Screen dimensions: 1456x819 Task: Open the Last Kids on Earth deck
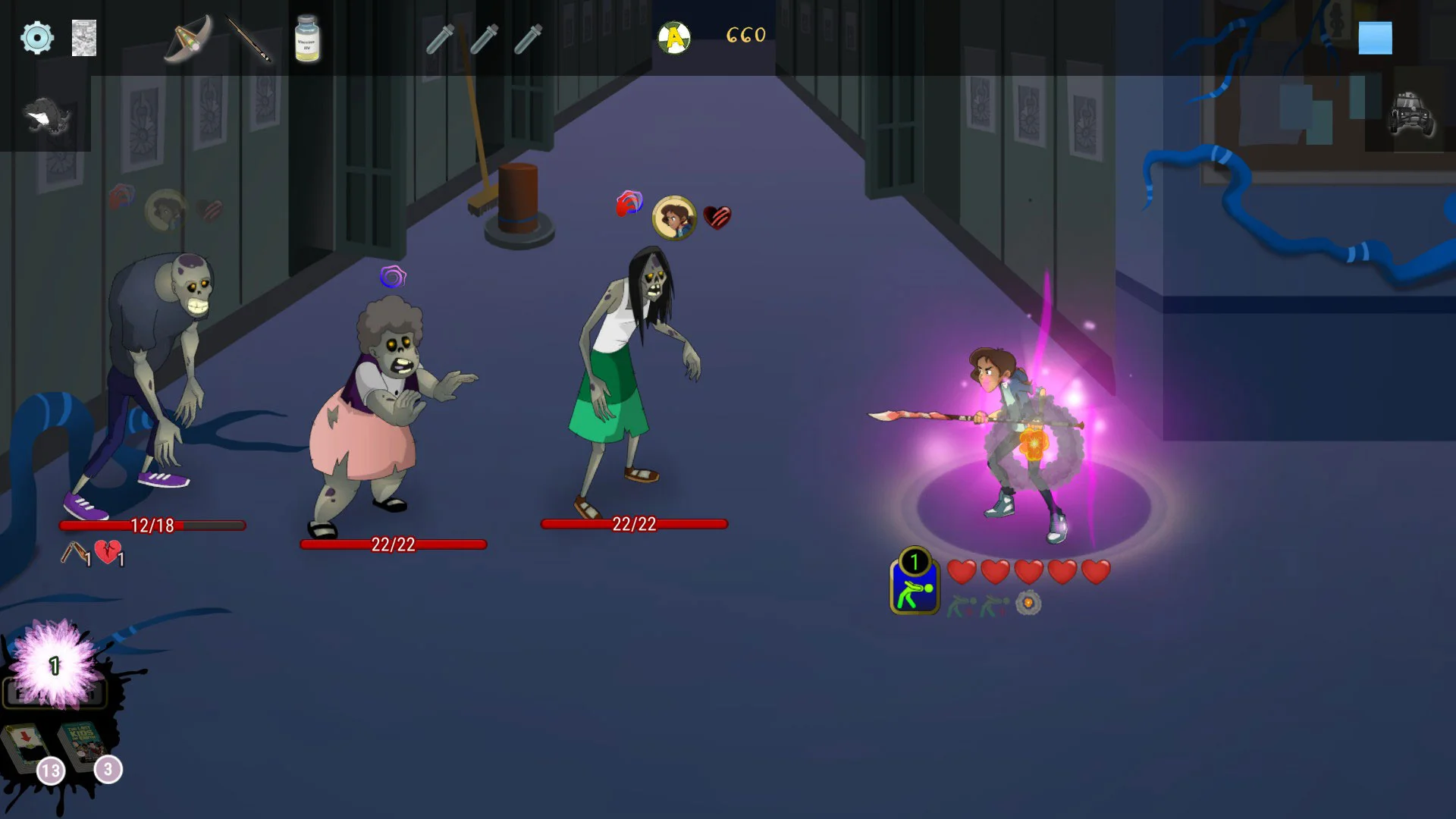85,743
